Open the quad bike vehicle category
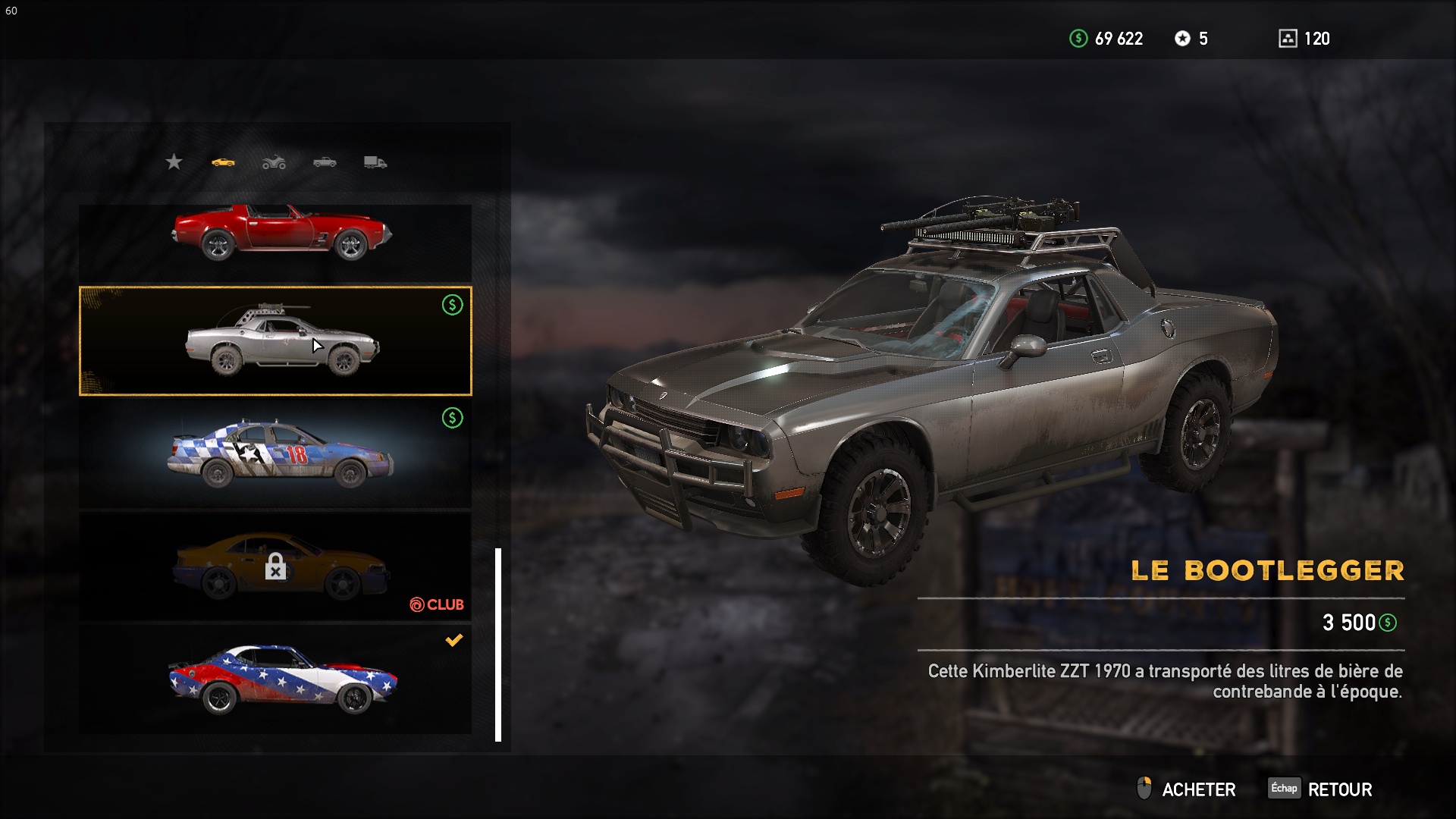This screenshot has width=1456, height=819. (x=274, y=162)
